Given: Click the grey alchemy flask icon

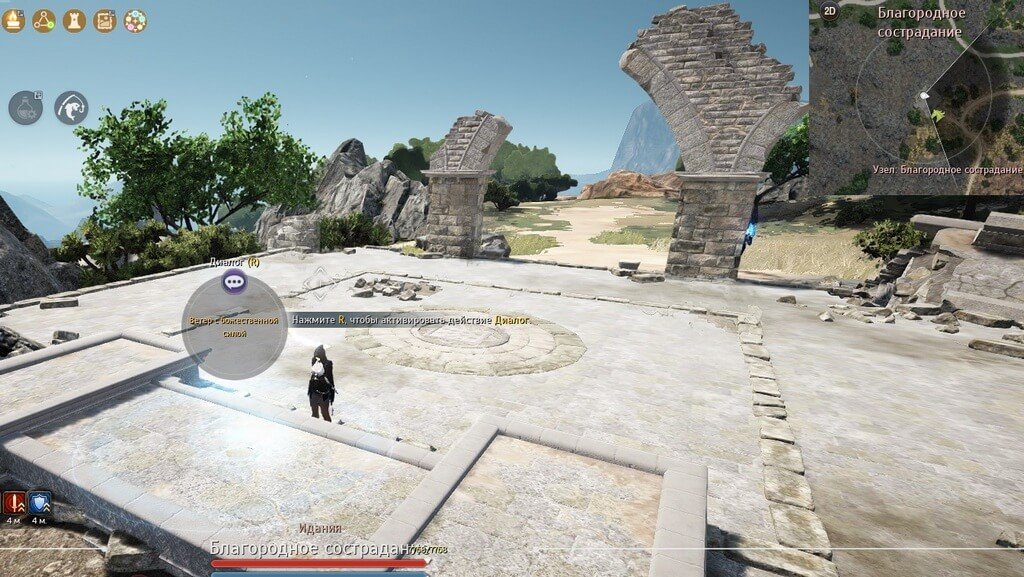Looking at the screenshot, I should click(x=25, y=108).
